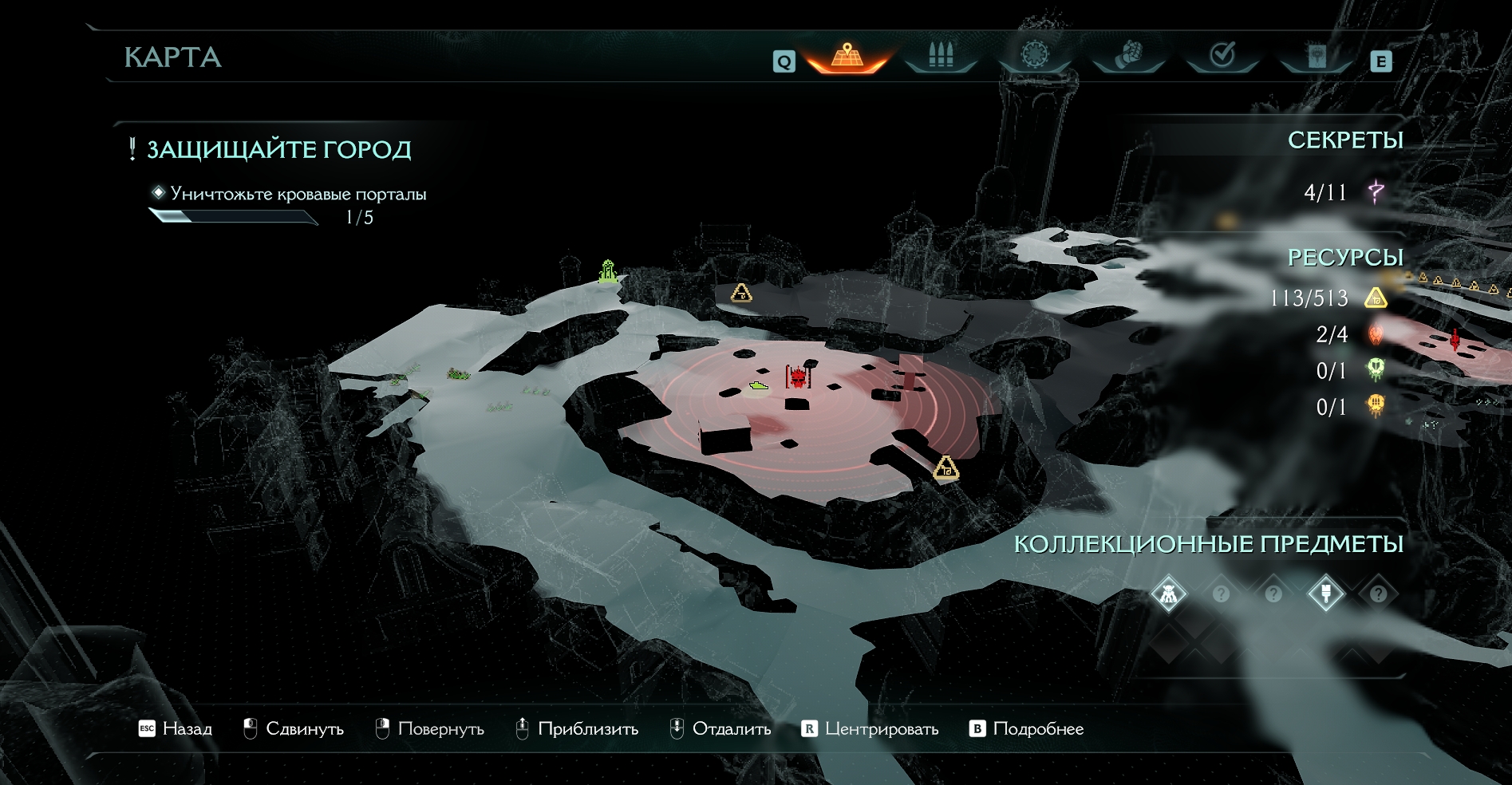Select the green tower marker on map

608,272
